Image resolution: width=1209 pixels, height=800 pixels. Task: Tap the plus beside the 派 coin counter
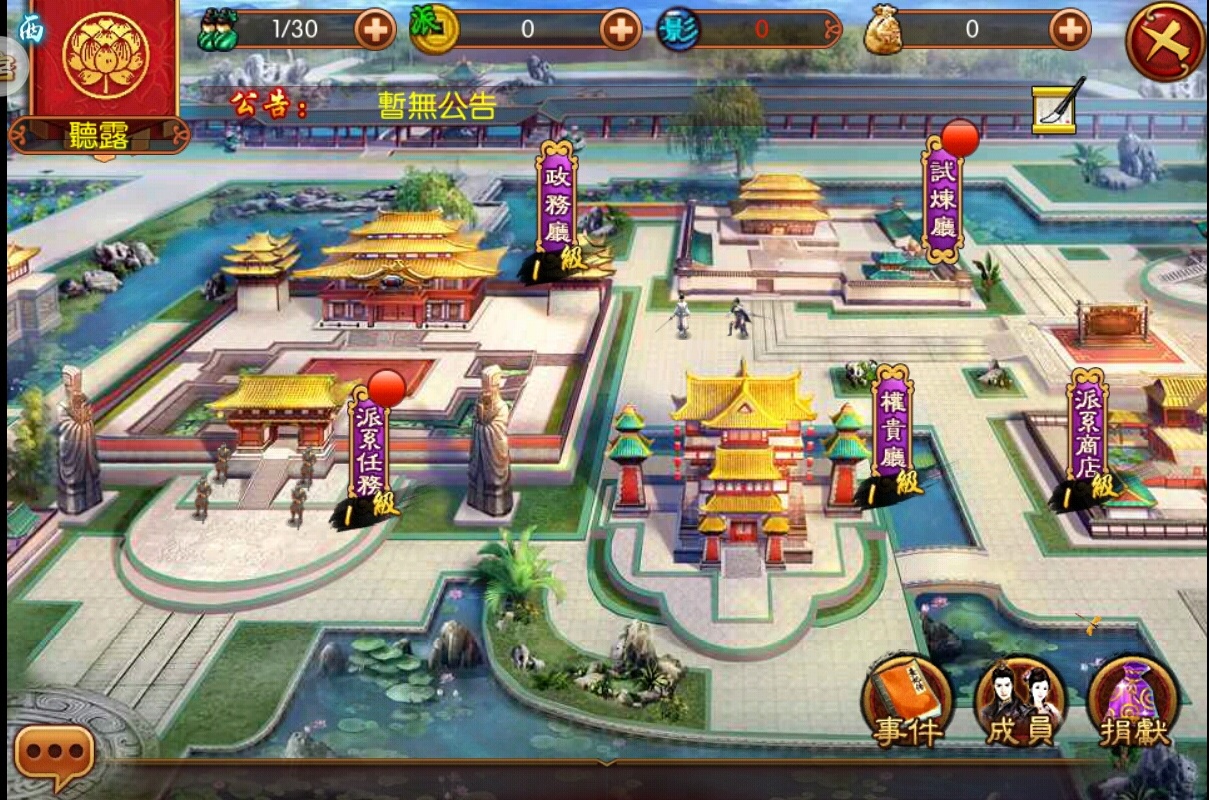[x=620, y=30]
